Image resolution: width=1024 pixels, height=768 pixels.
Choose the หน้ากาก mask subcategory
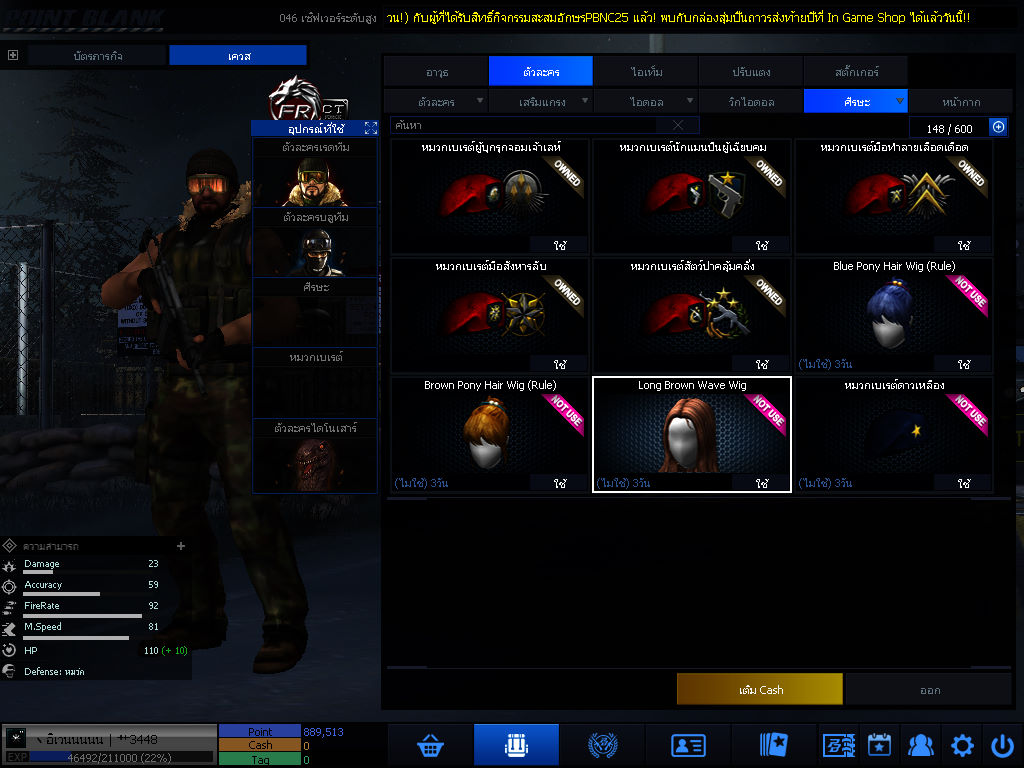click(x=961, y=102)
